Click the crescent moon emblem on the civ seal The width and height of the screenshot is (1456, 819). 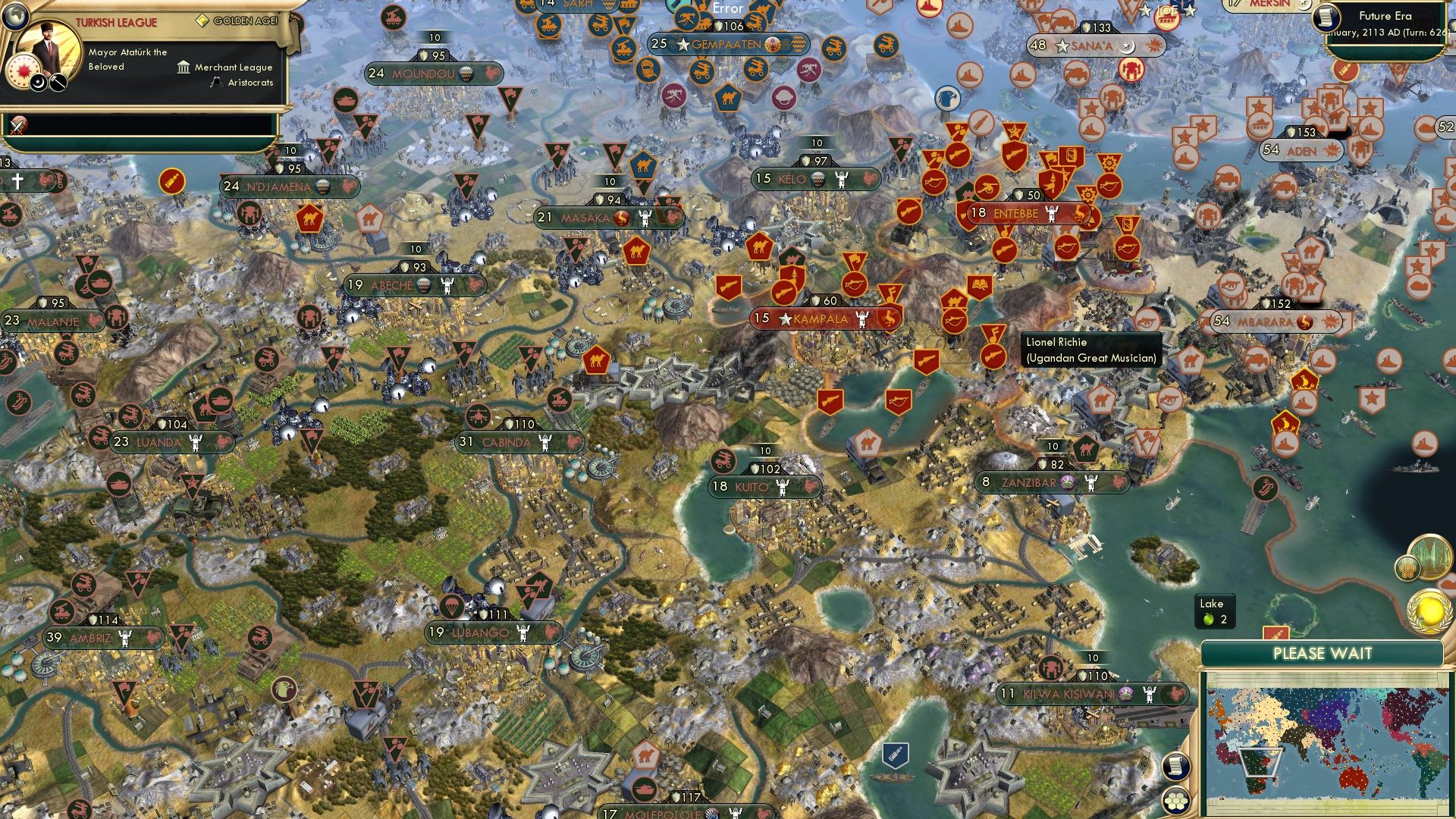37,83
